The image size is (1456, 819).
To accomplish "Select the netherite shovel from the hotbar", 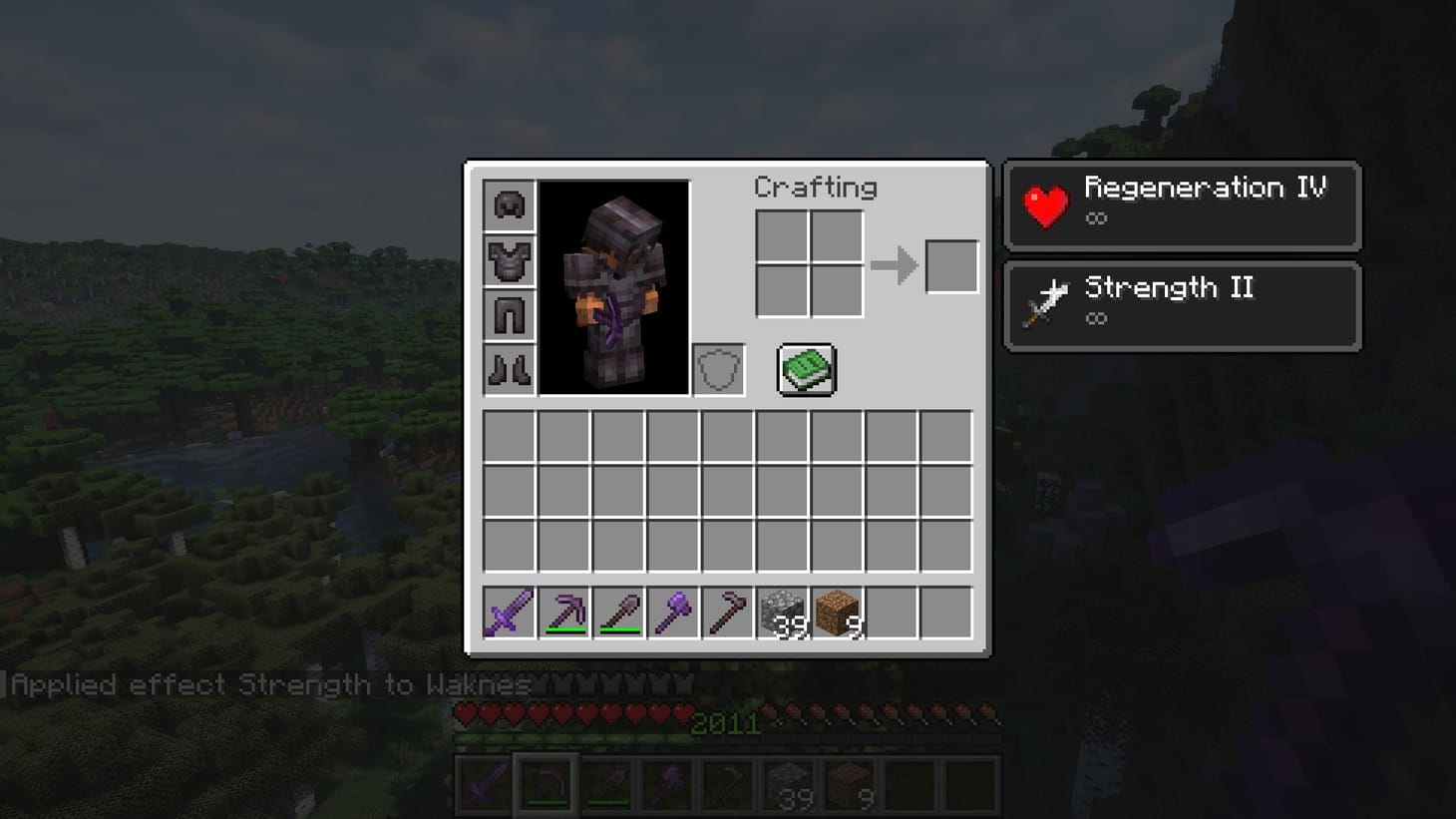I will click(621, 613).
